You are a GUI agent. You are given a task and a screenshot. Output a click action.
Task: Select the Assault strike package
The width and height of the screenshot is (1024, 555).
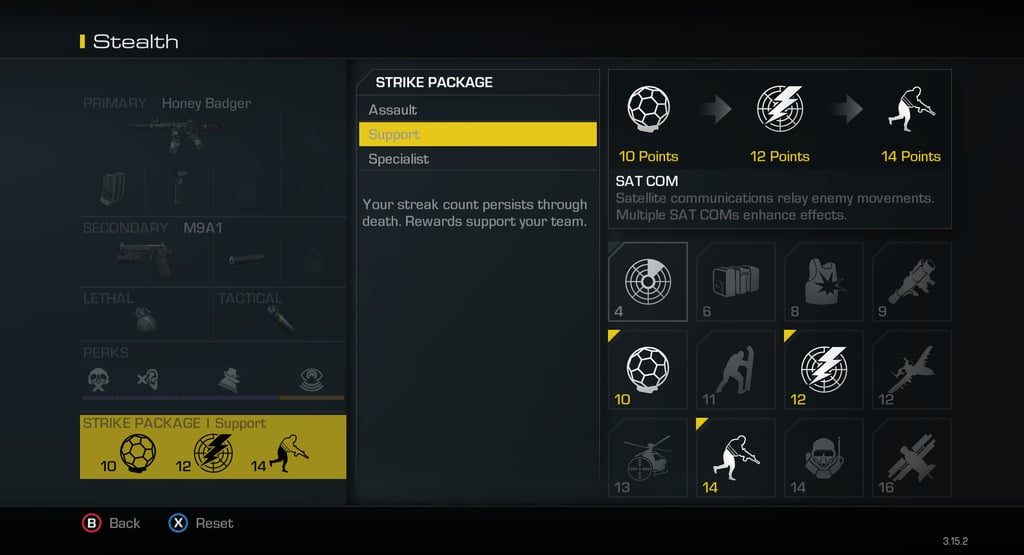click(x=477, y=110)
